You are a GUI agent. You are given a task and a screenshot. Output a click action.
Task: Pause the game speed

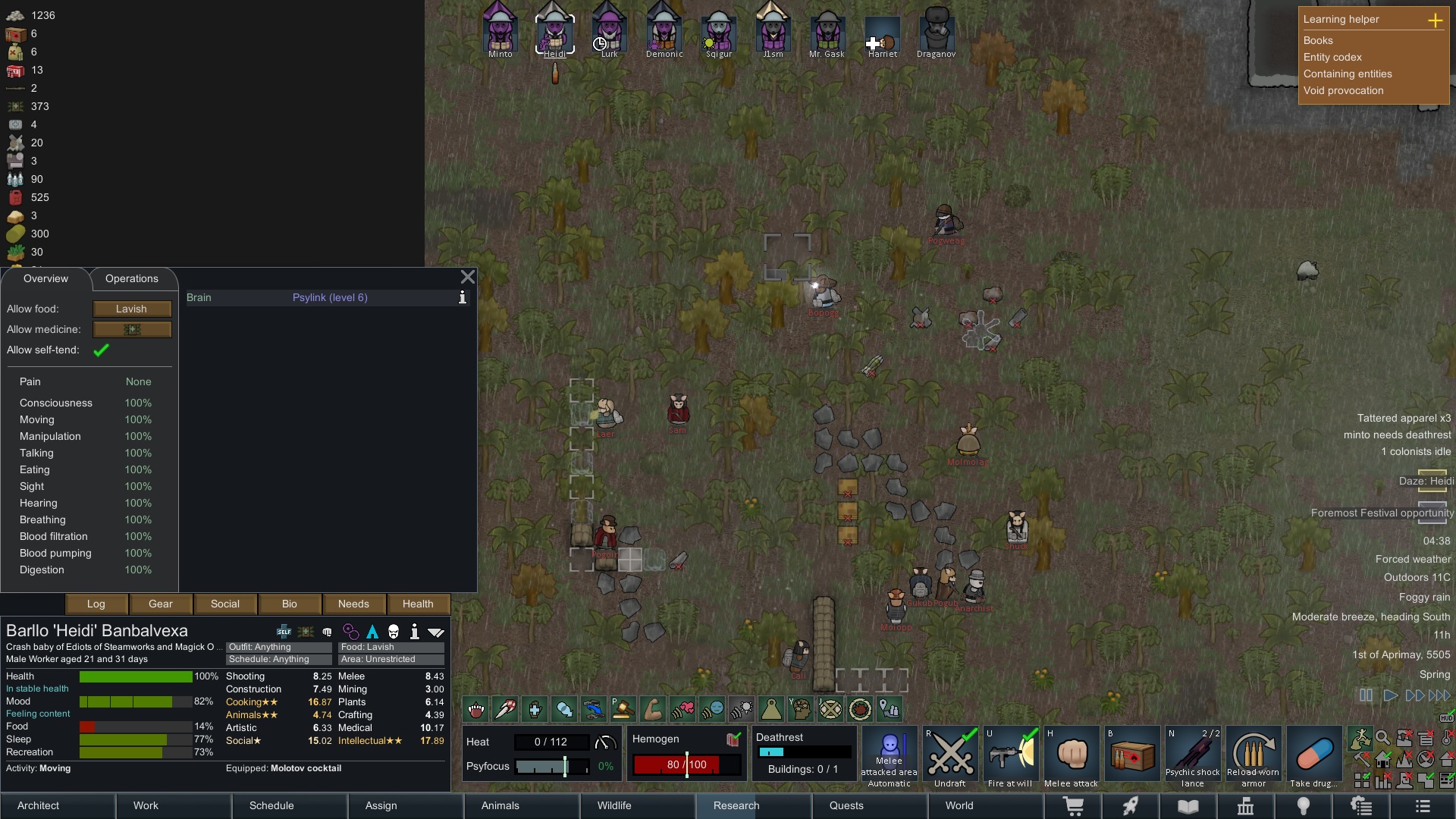1366,695
